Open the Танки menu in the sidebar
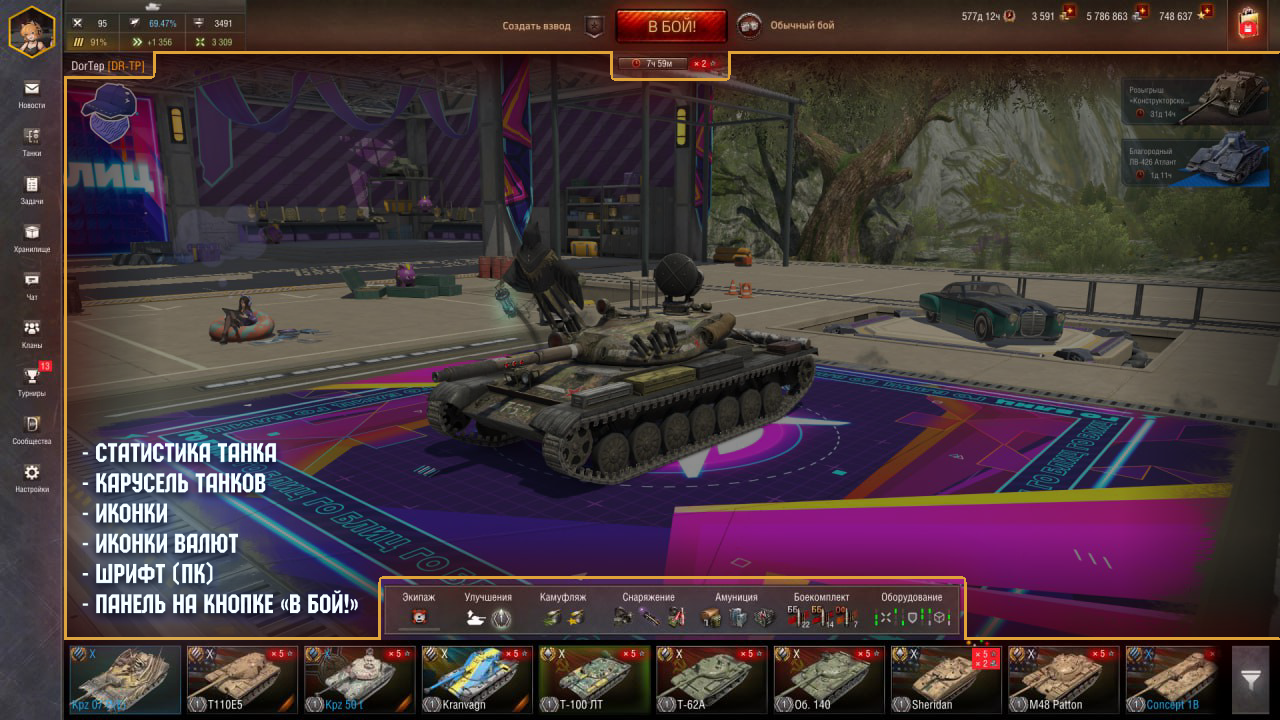The width and height of the screenshot is (1280, 720). [32, 142]
